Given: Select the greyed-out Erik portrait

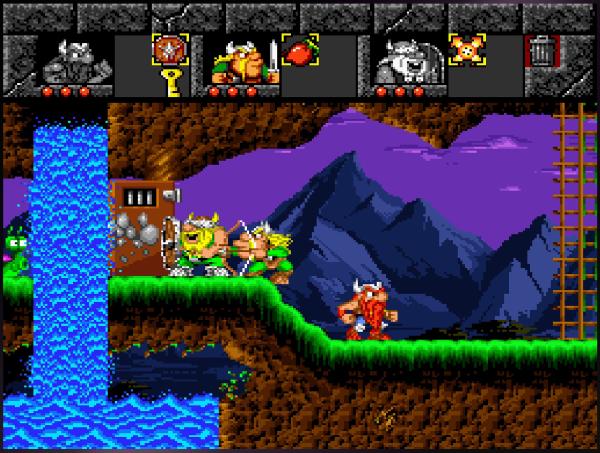Looking at the screenshot, I should pos(71,63).
